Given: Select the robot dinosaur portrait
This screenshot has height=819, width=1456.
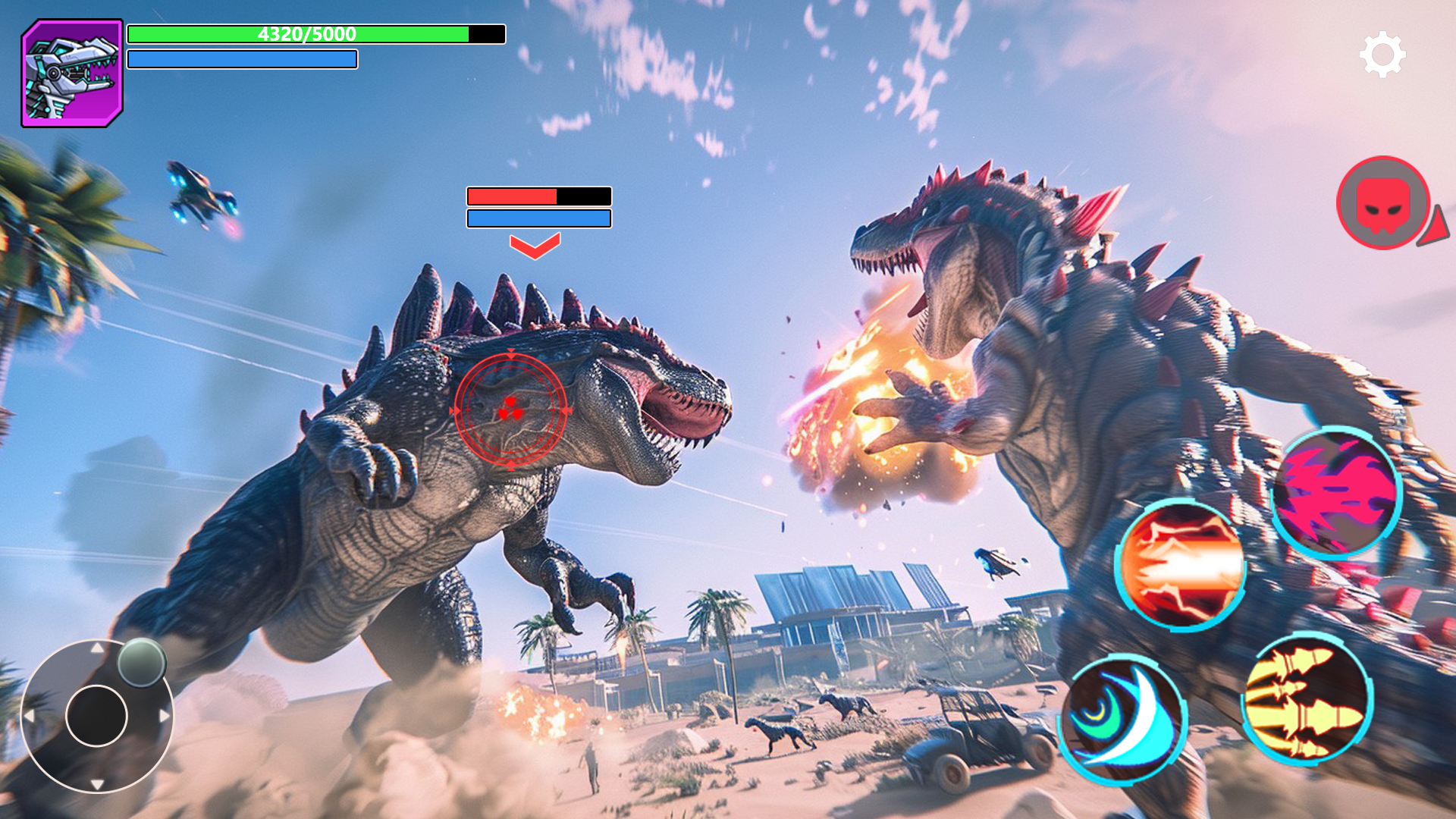Looking at the screenshot, I should coord(72,74).
